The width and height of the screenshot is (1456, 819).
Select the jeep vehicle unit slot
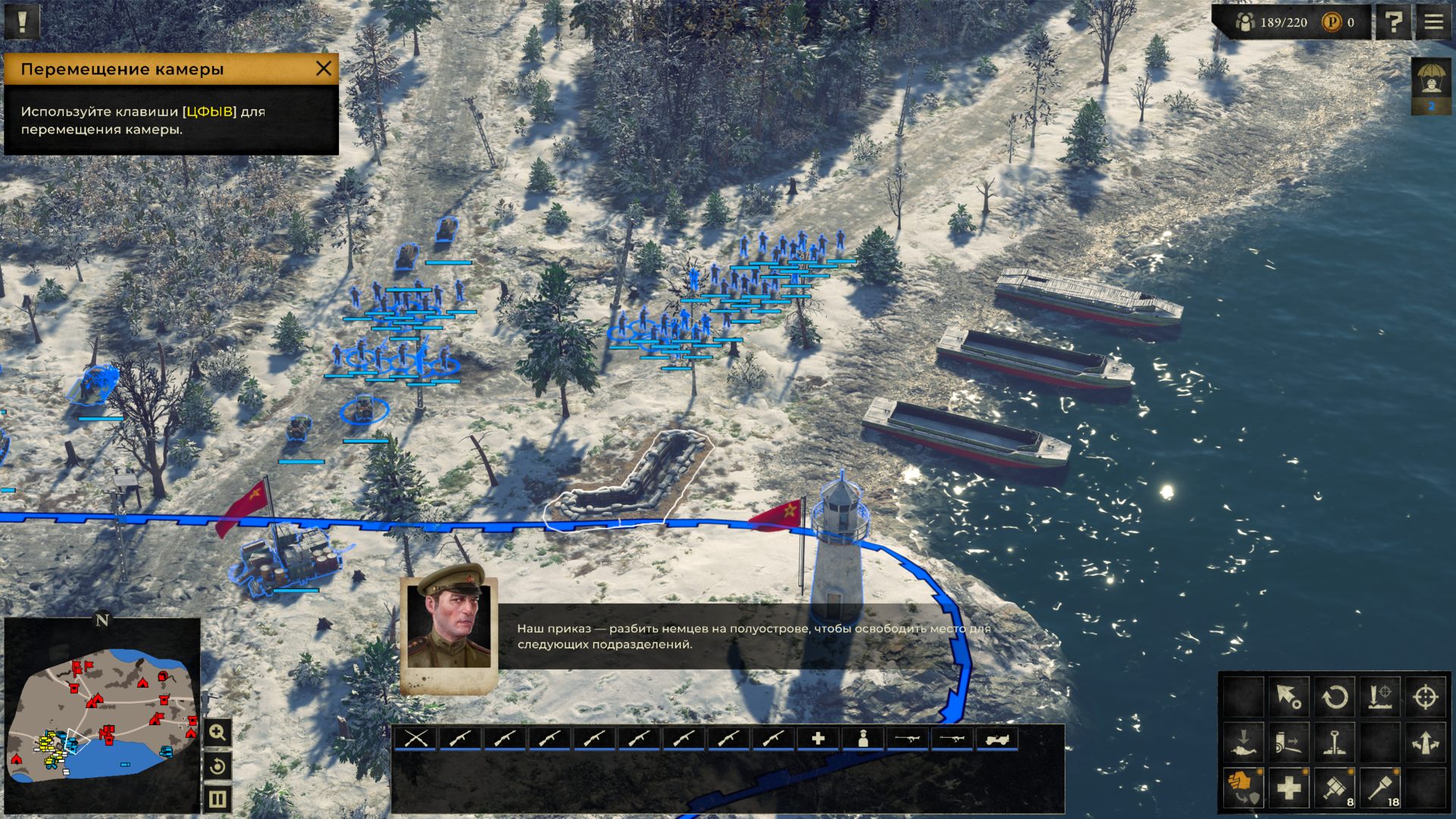click(x=996, y=738)
